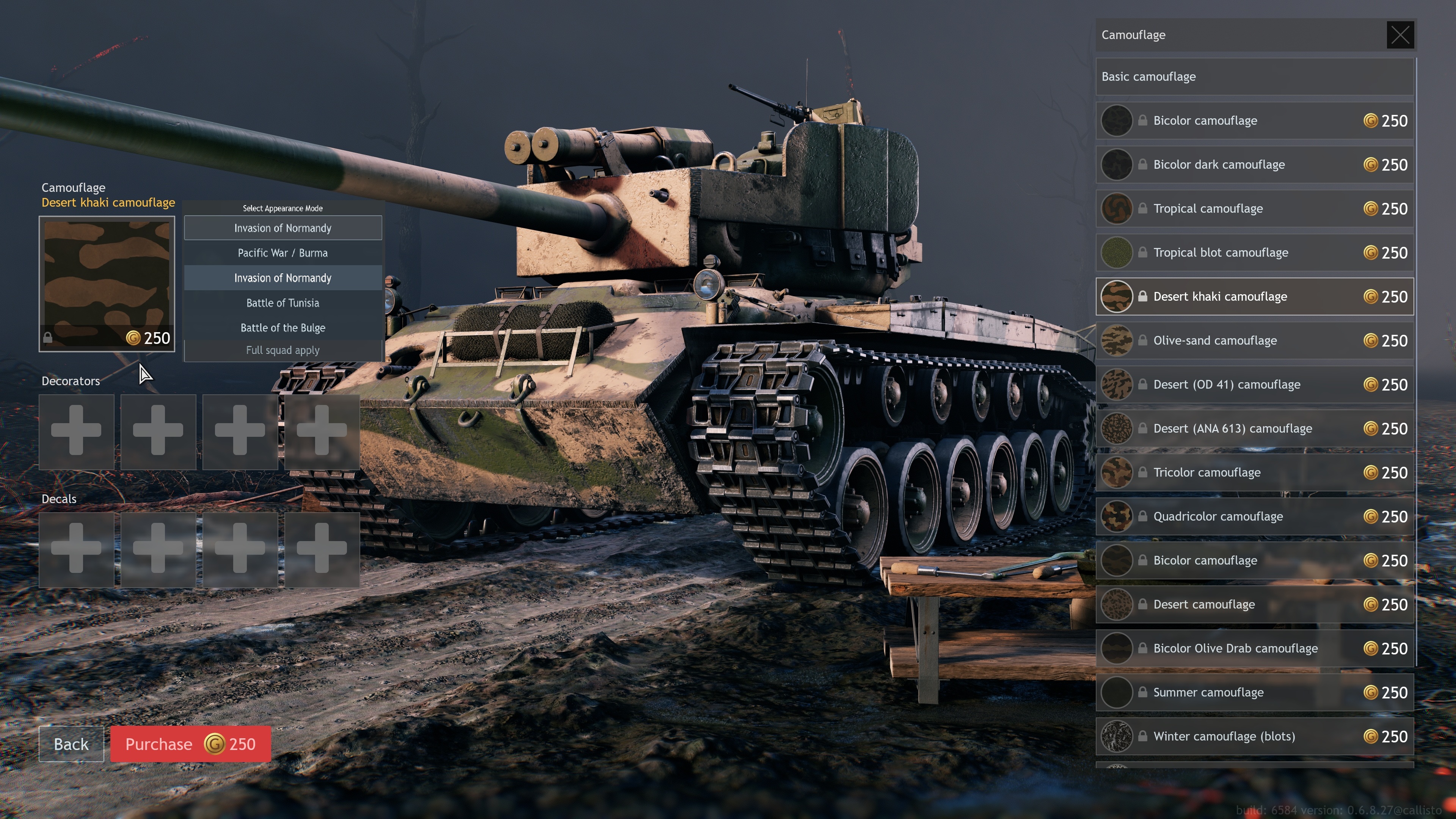Viewport: 1456px width, 819px height.
Task: Pick Battle of the Bulge appearance mode
Action: point(282,328)
